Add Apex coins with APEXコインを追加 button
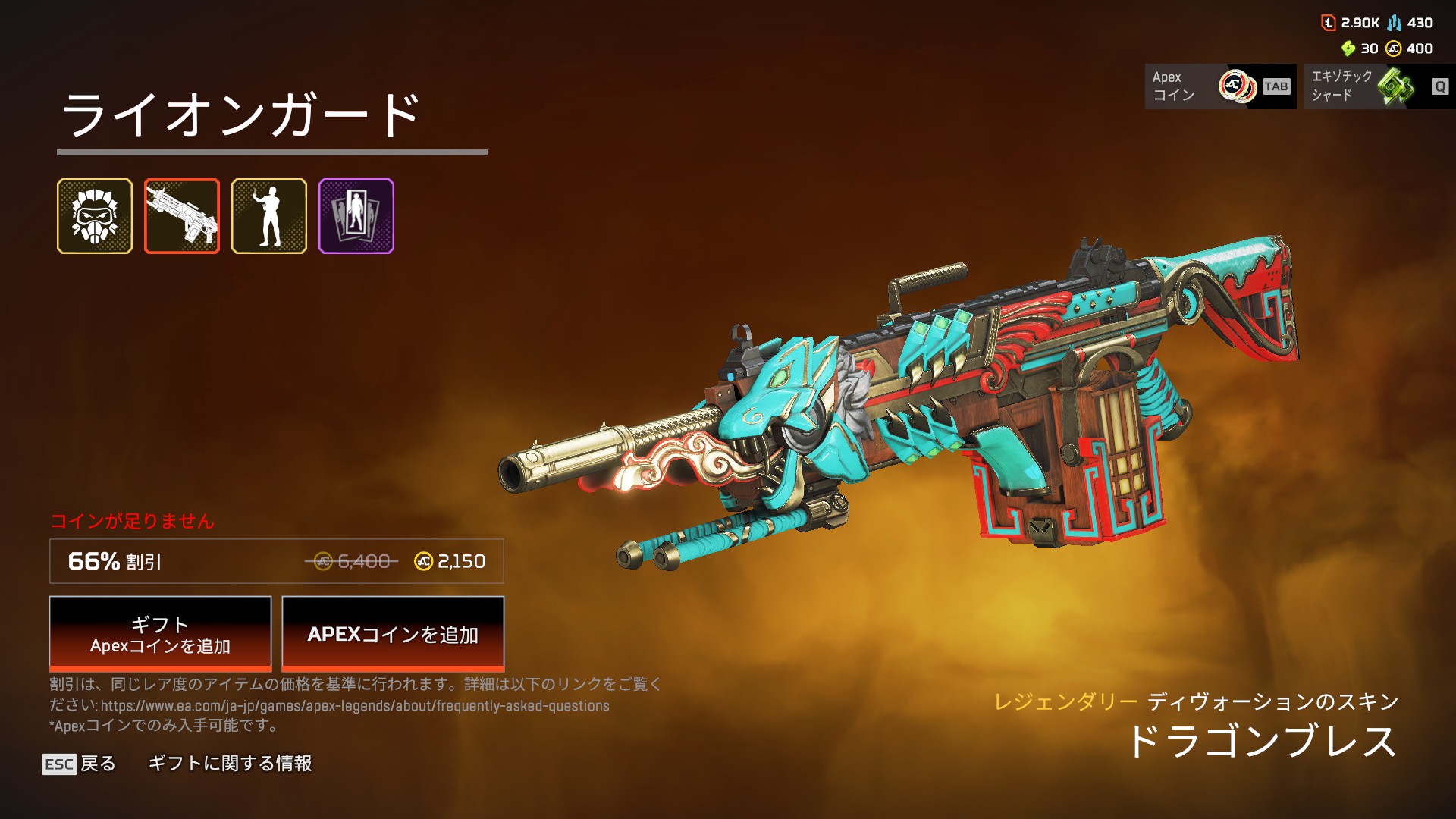Screen dimensions: 1456x819 click(x=393, y=634)
